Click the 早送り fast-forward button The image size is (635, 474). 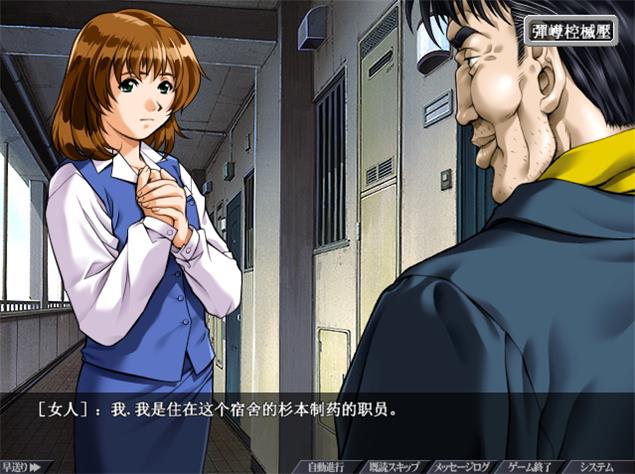click(21, 466)
